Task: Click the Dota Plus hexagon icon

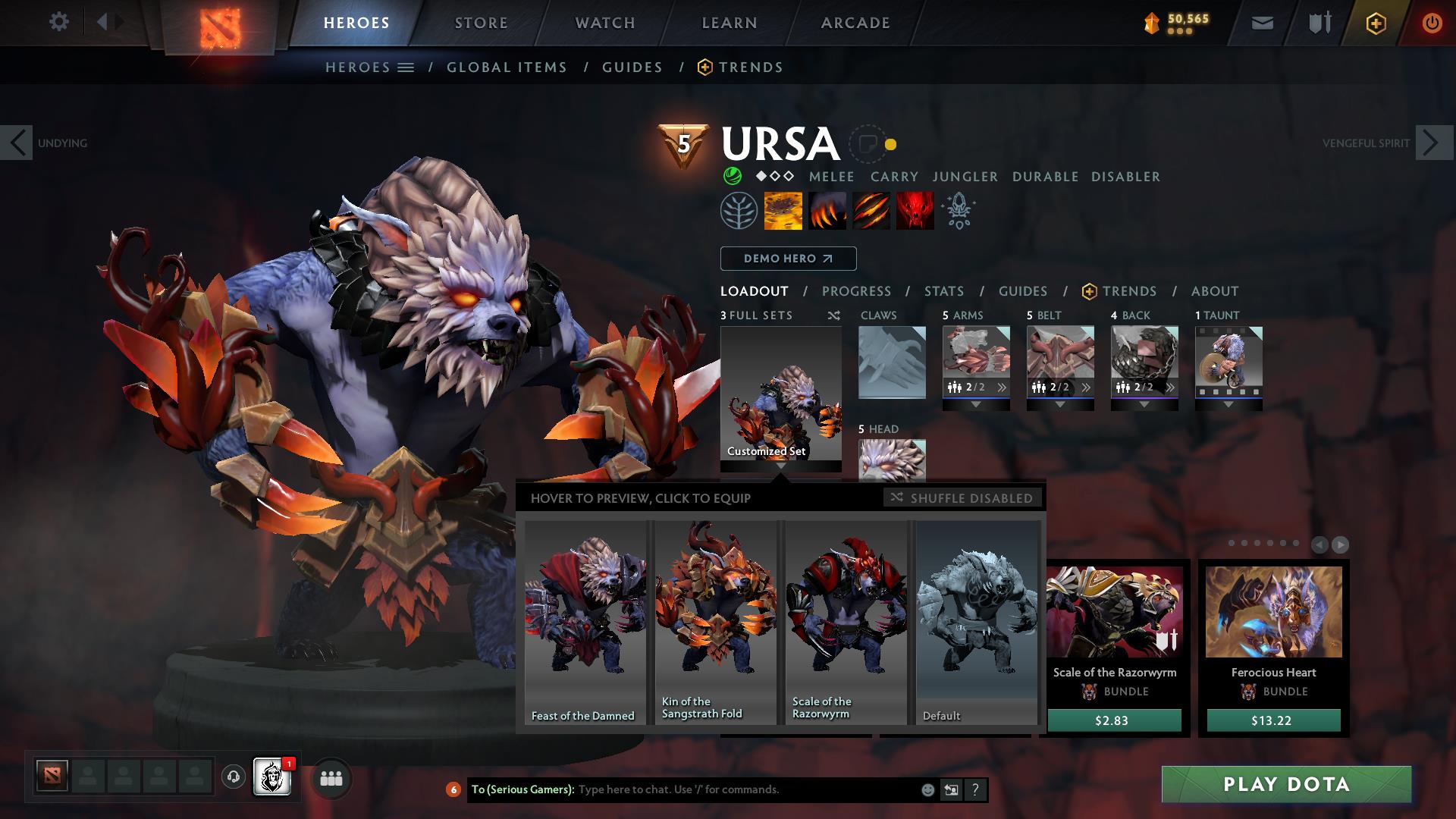Action: point(1376,23)
